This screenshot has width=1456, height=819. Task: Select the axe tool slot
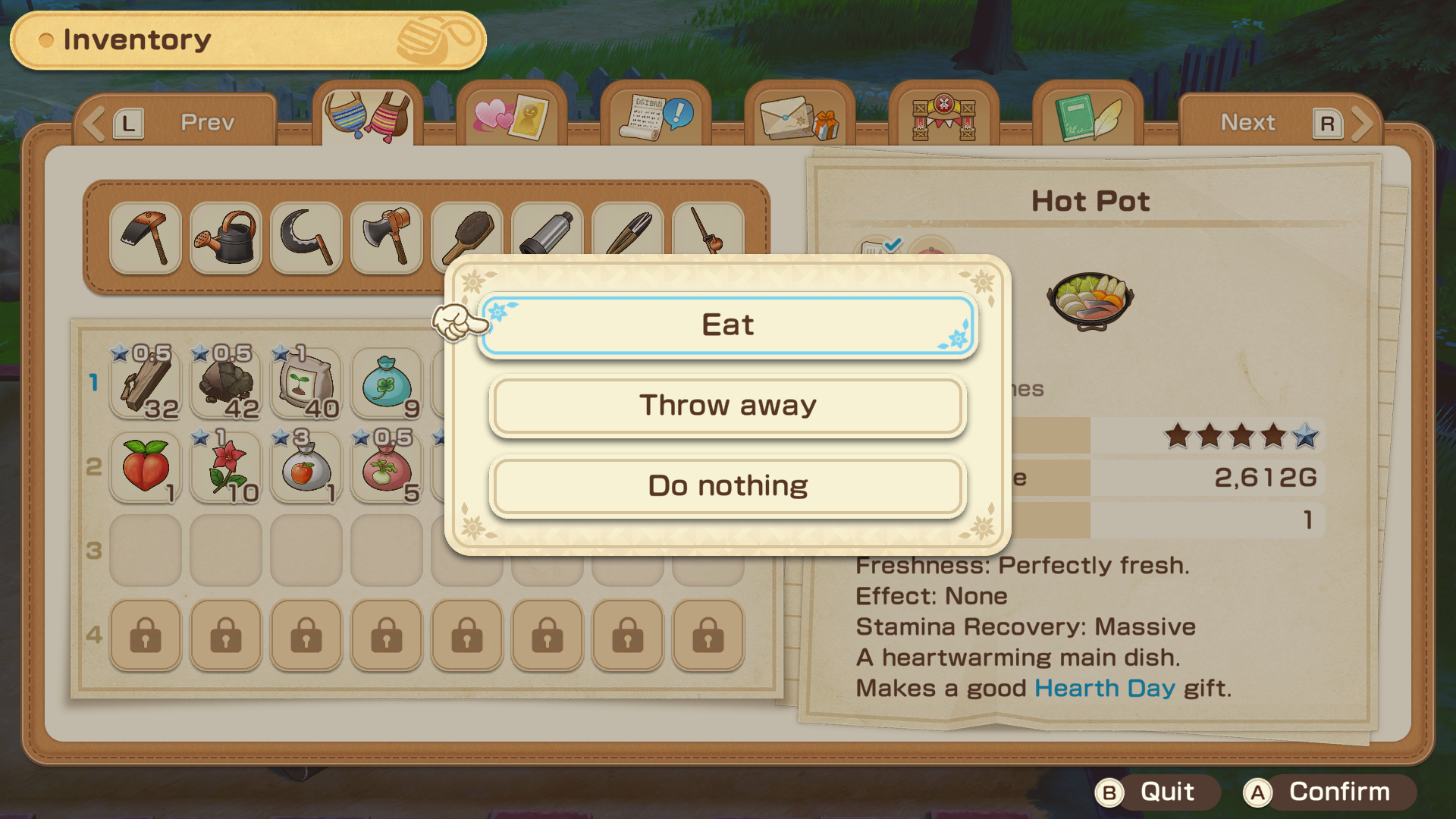387,237
